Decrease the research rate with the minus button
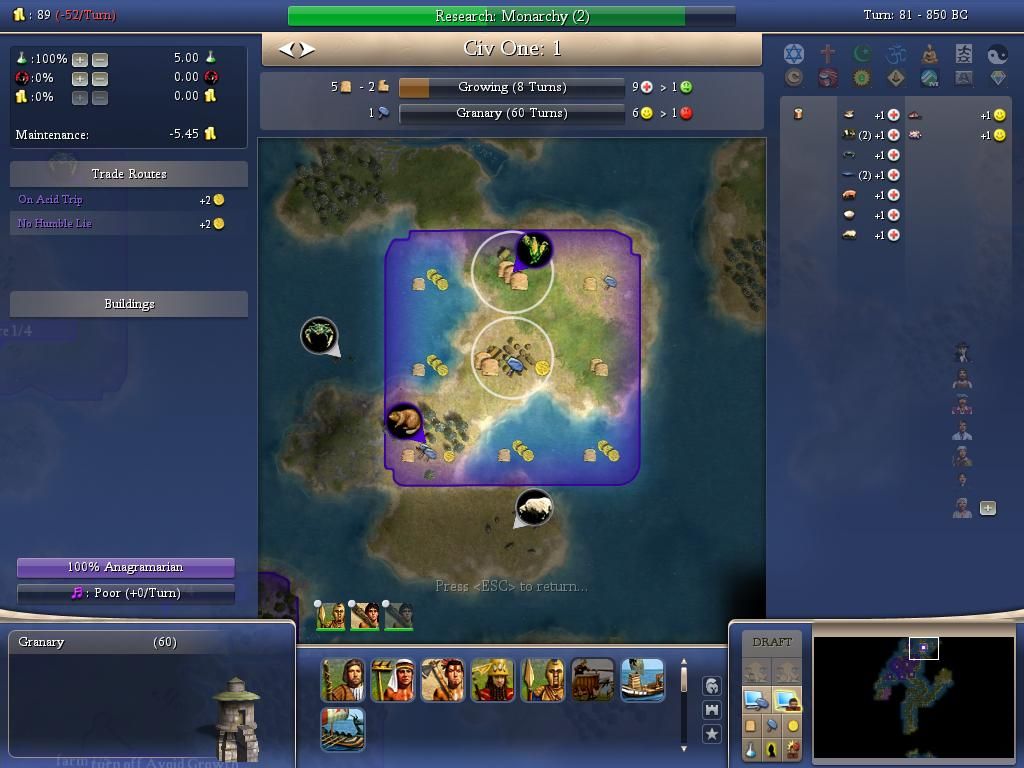This screenshot has height=768, width=1024. pyautogui.click(x=100, y=59)
